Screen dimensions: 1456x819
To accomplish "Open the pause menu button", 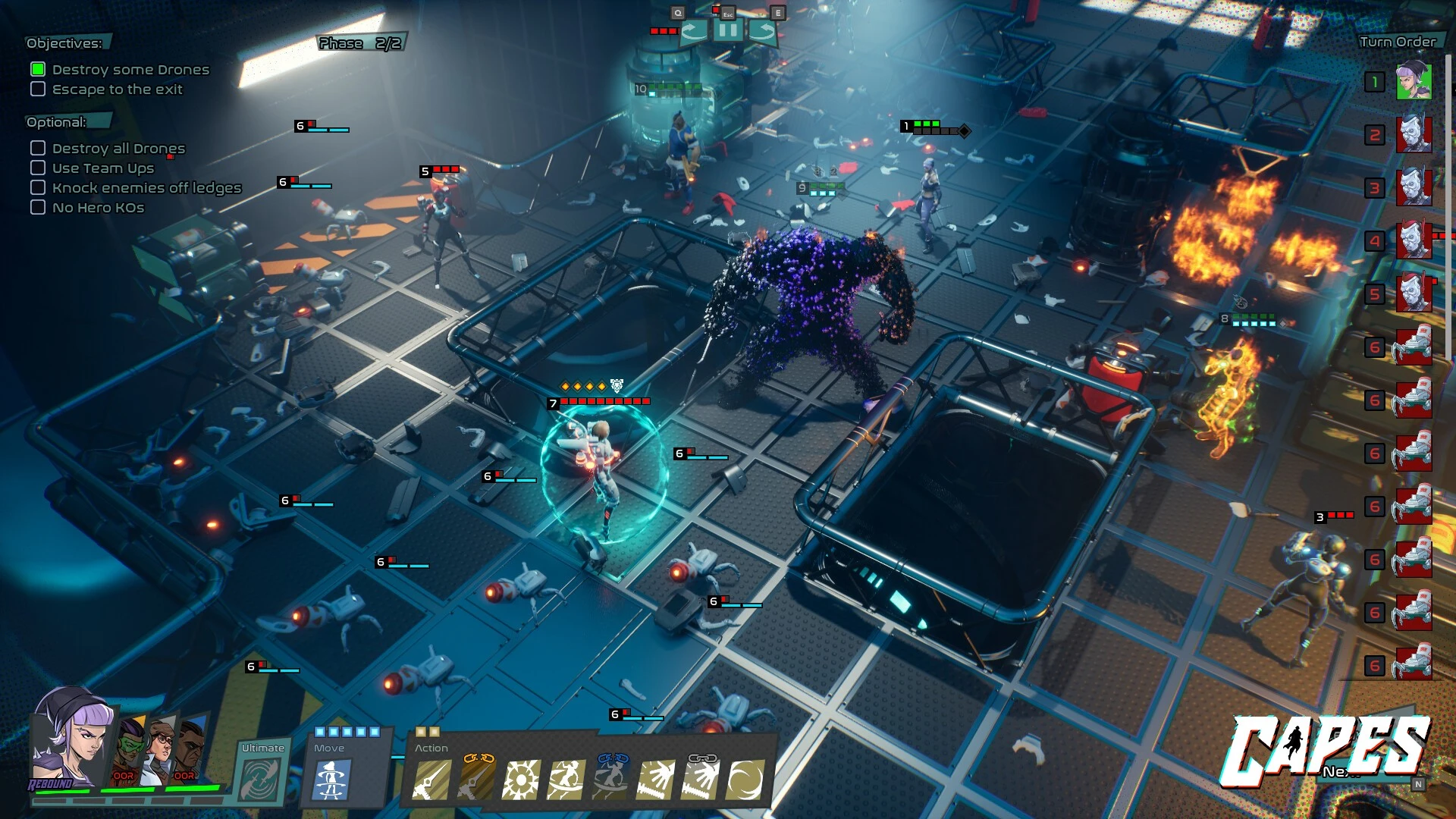I will tap(727, 31).
